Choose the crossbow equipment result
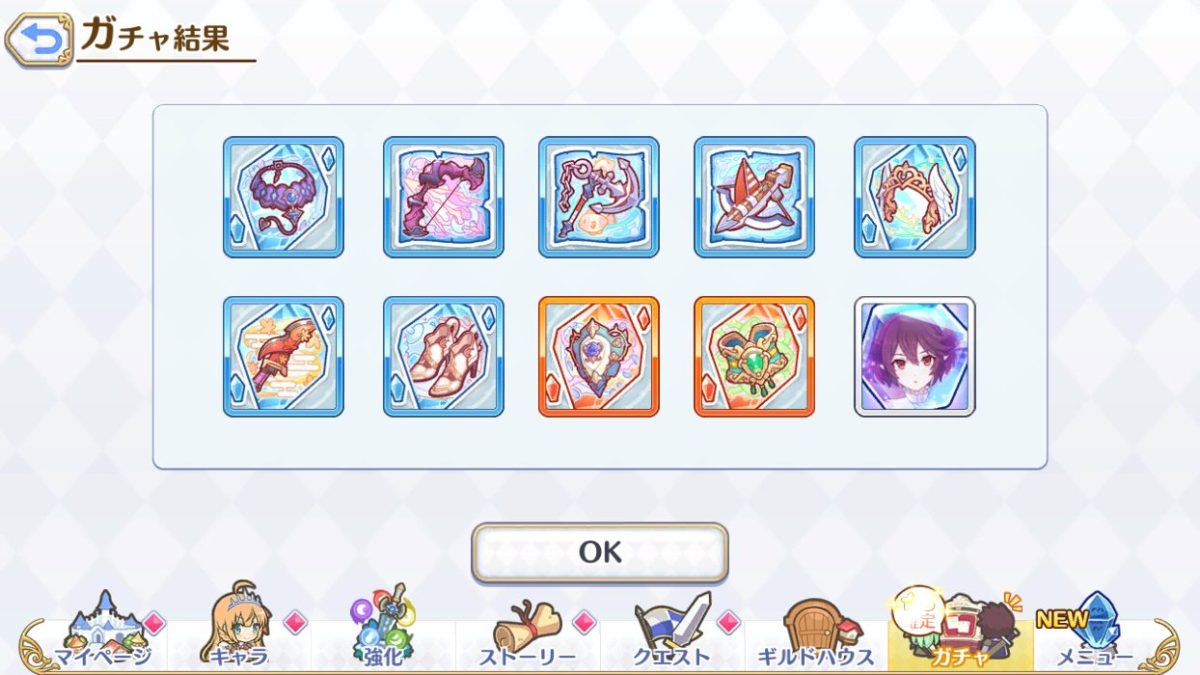The width and height of the screenshot is (1200, 675). (x=754, y=197)
